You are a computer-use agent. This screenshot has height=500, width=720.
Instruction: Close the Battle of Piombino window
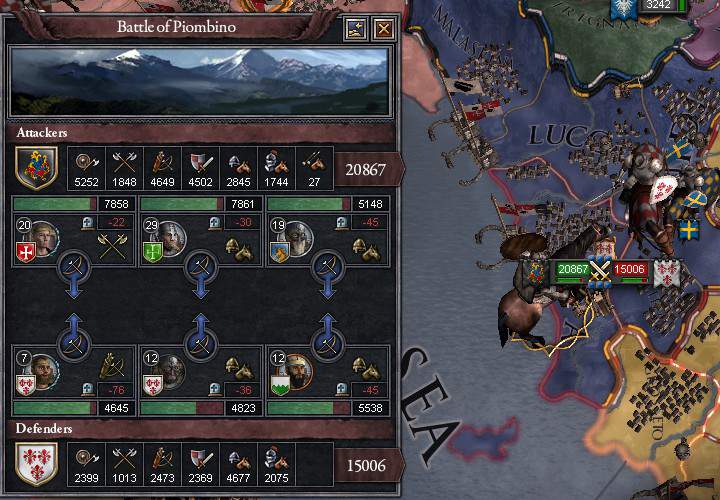pyautogui.click(x=383, y=29)
